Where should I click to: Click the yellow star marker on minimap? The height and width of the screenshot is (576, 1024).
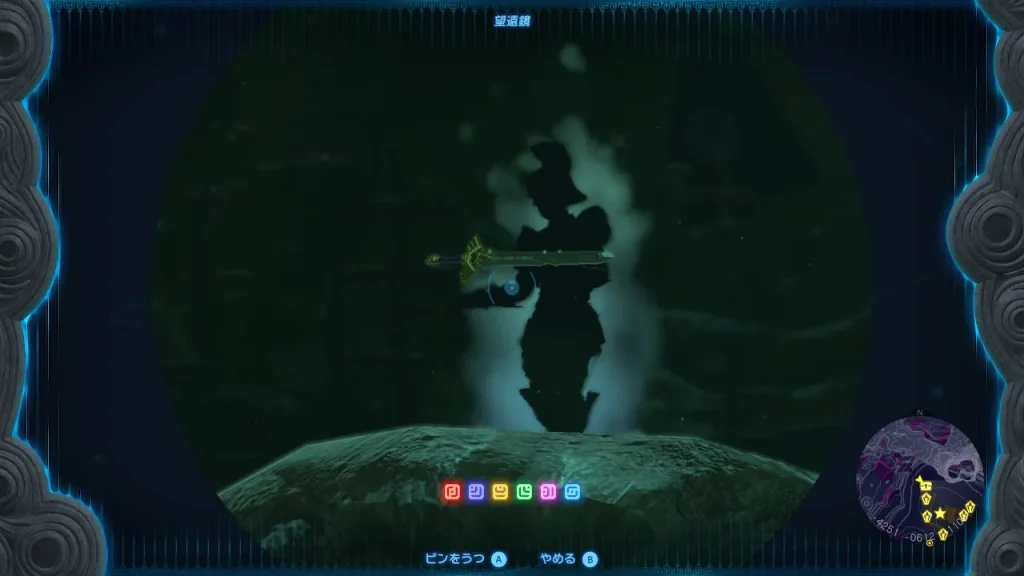940,512
